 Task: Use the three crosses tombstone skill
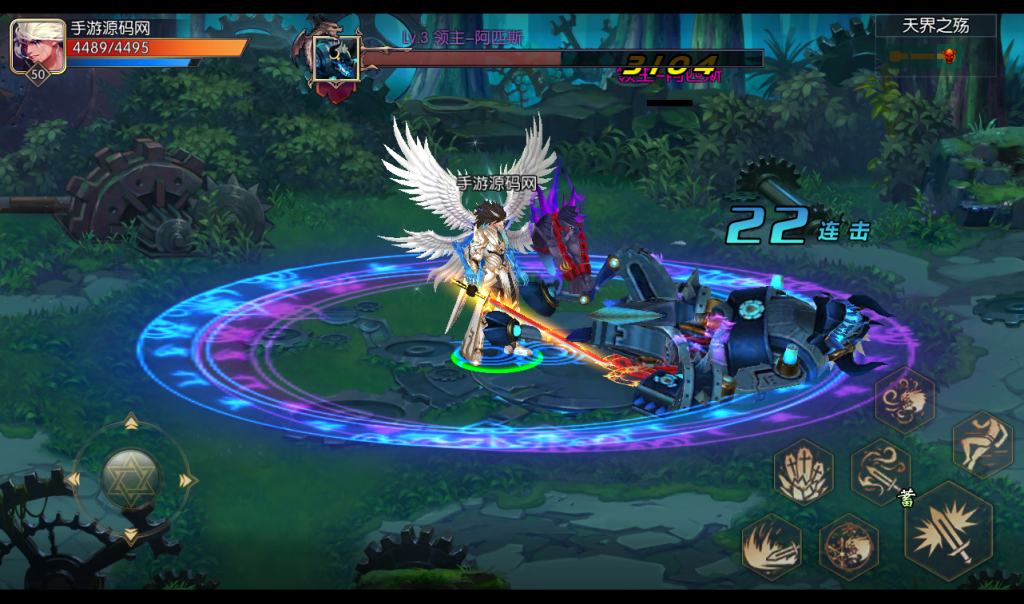(803, 472)
